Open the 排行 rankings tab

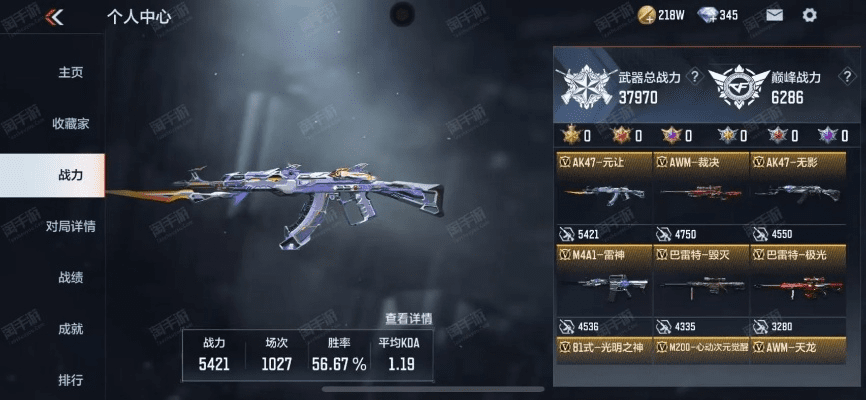pos(70,380)
